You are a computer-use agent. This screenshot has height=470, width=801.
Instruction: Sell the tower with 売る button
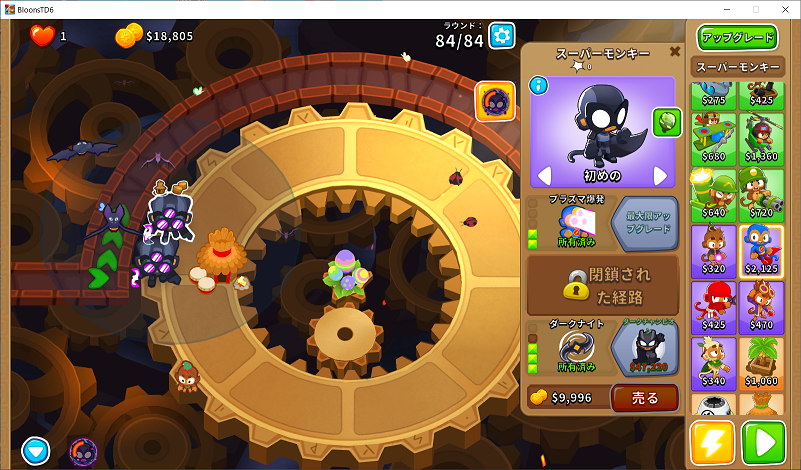point(645,397)
